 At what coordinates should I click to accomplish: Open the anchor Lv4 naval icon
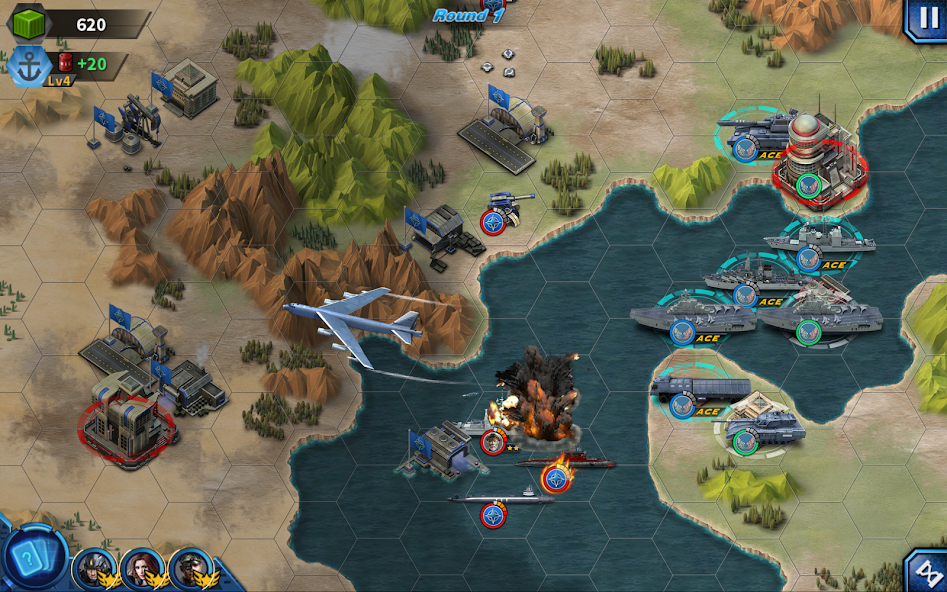coord(27,66)
